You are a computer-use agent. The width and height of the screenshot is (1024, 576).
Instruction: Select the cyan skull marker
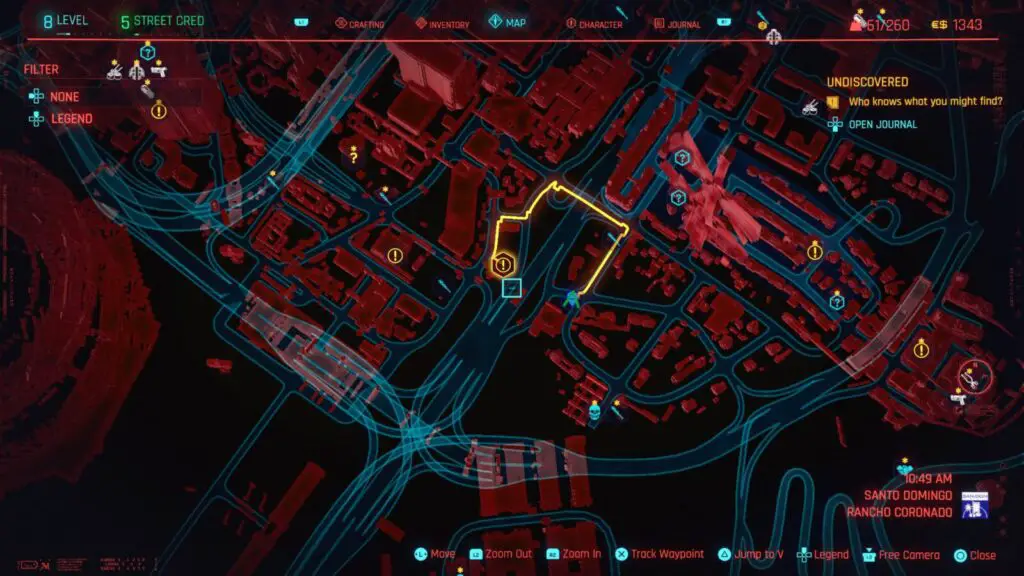coord(593,409)
